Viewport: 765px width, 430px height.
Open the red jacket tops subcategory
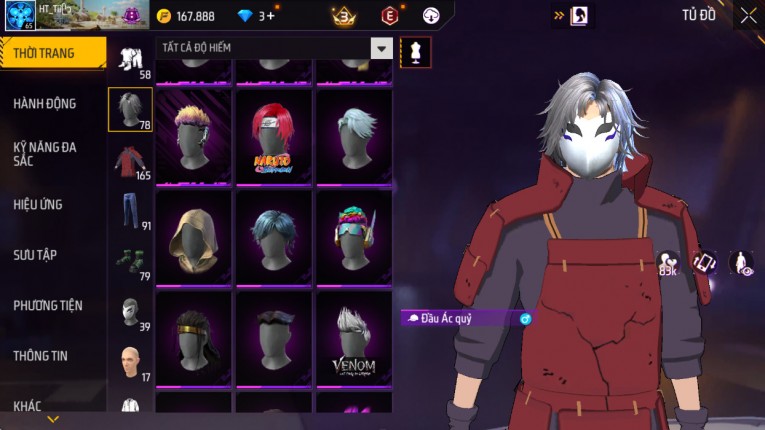pyautogui.click(x=130, y=161)
